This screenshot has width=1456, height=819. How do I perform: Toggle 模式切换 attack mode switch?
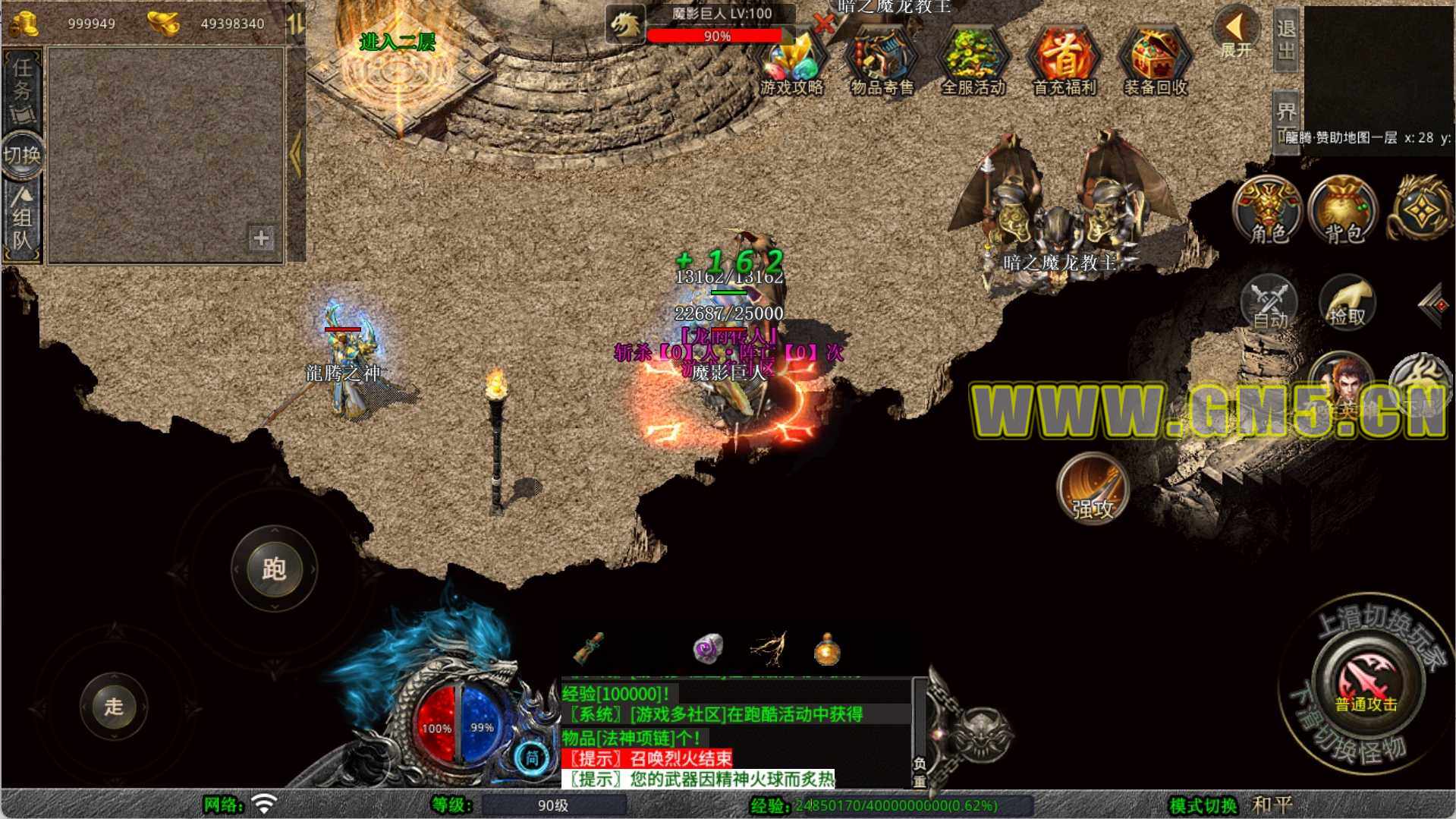click(1203, 805)
